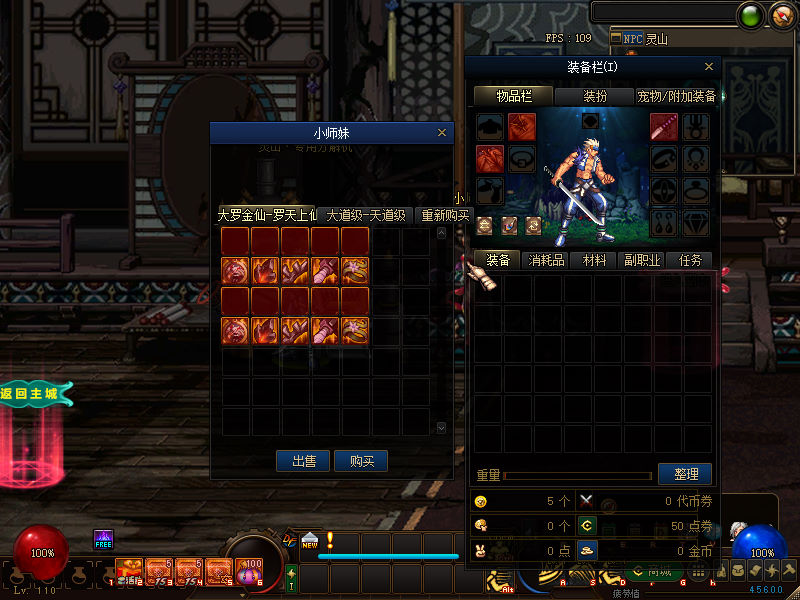Viewport: 800px width, 600px height.
Task: Open the 副职业 sub-profession category
Action: [642, 260]
